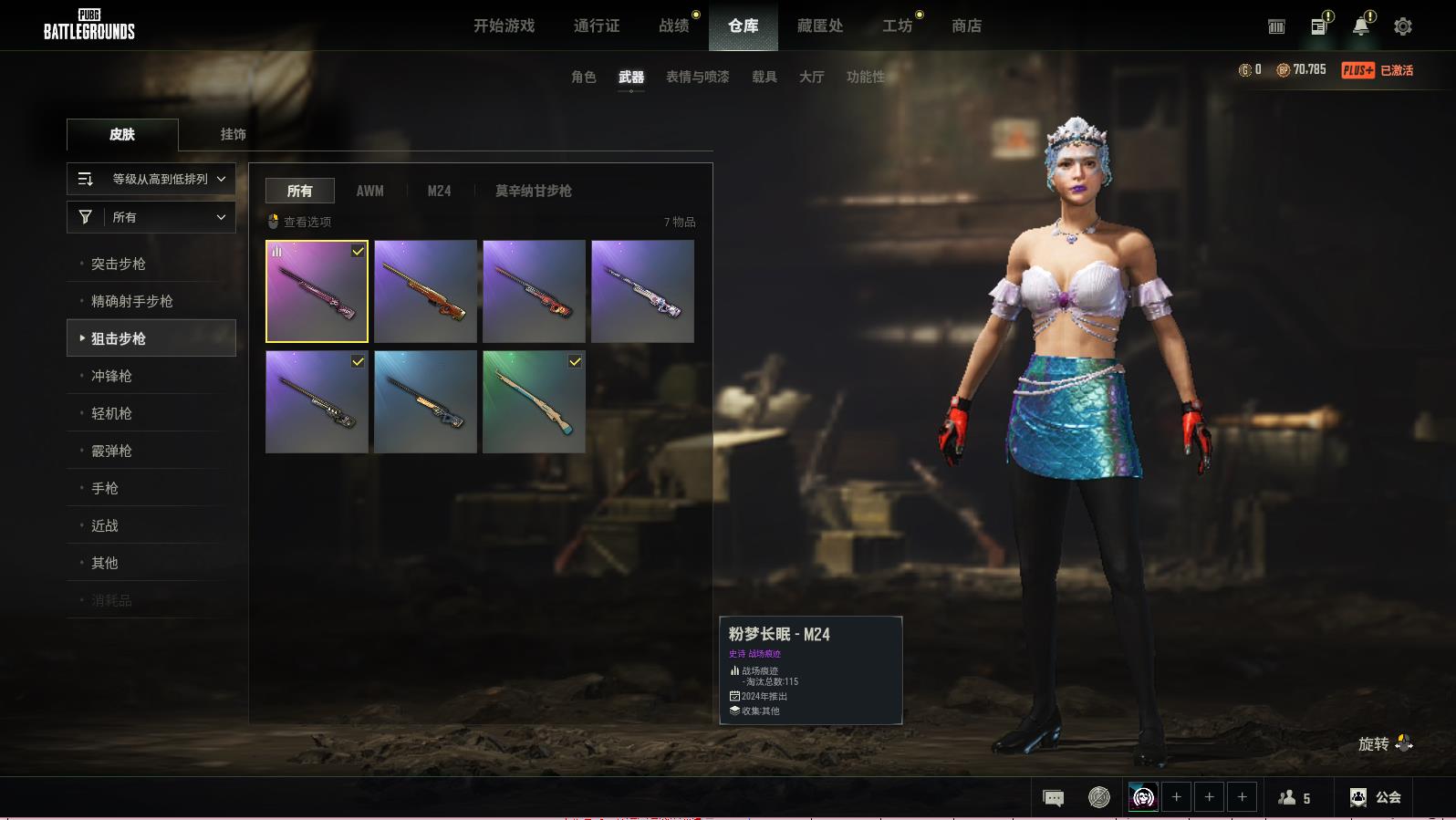
Task: Switch to the 角色 character tab
Action: [x=583, y=77]
